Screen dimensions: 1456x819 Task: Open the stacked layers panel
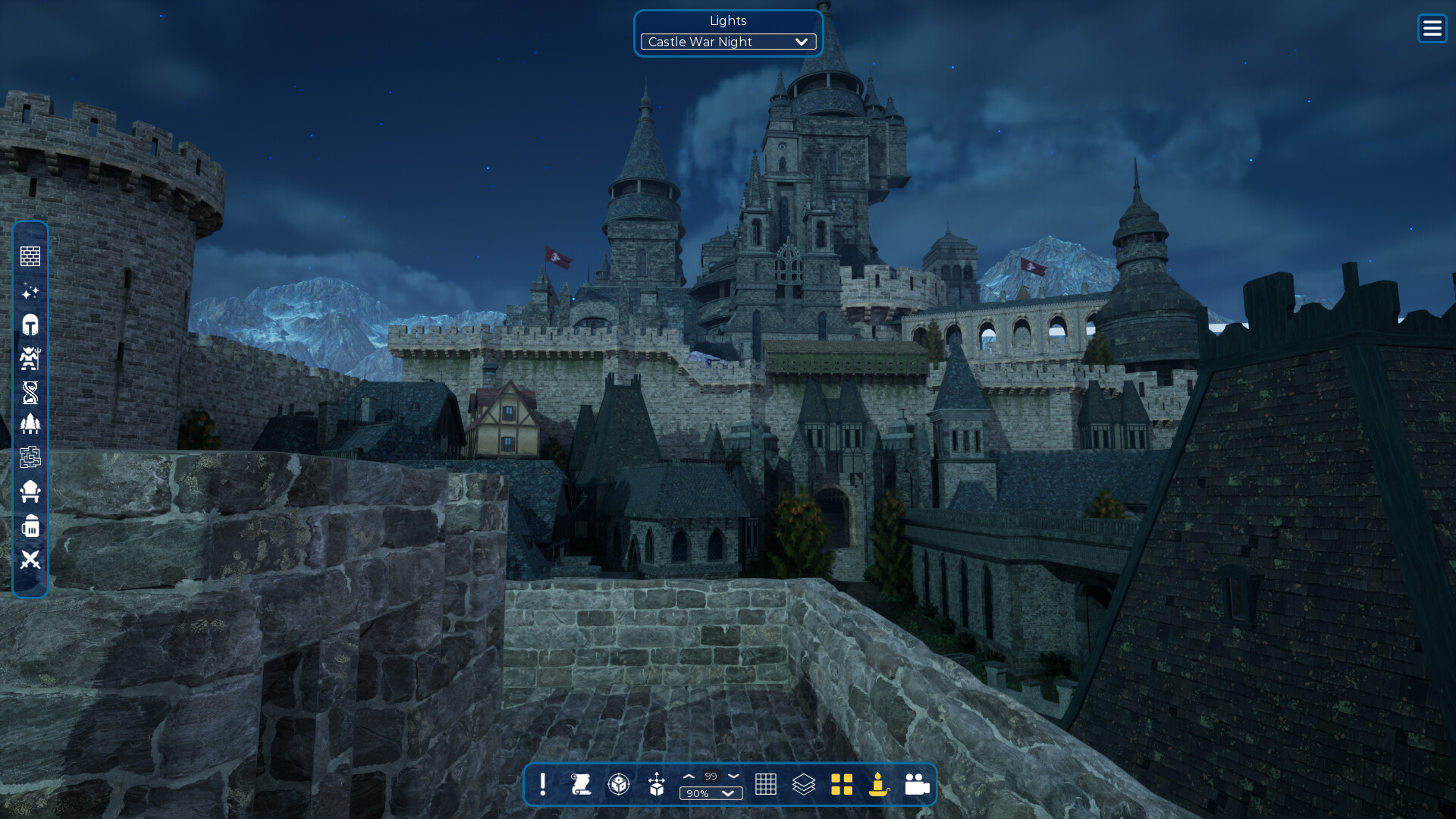click(x=804, y=784)
